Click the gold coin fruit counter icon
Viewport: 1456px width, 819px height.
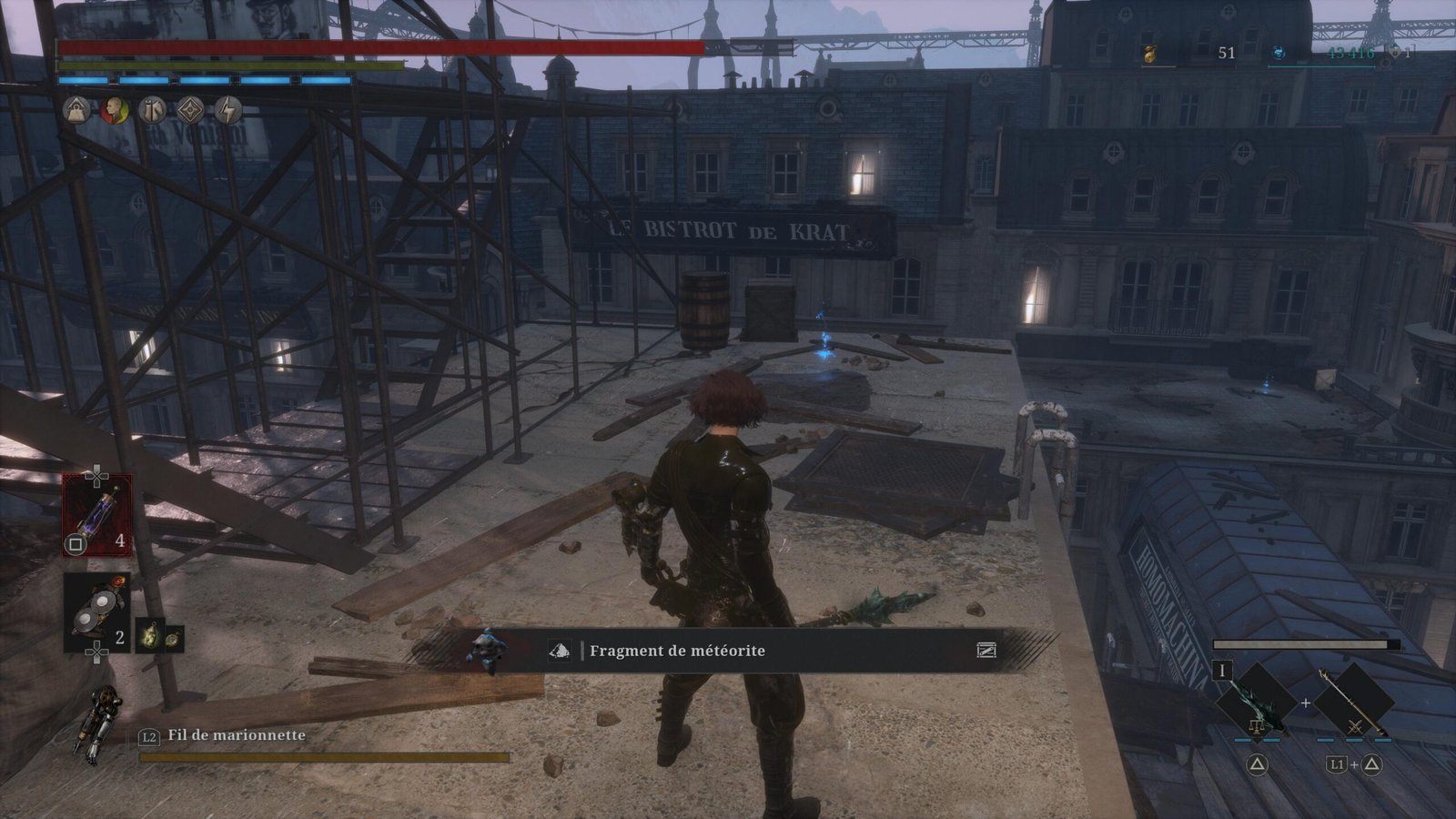coord(1149,54)
